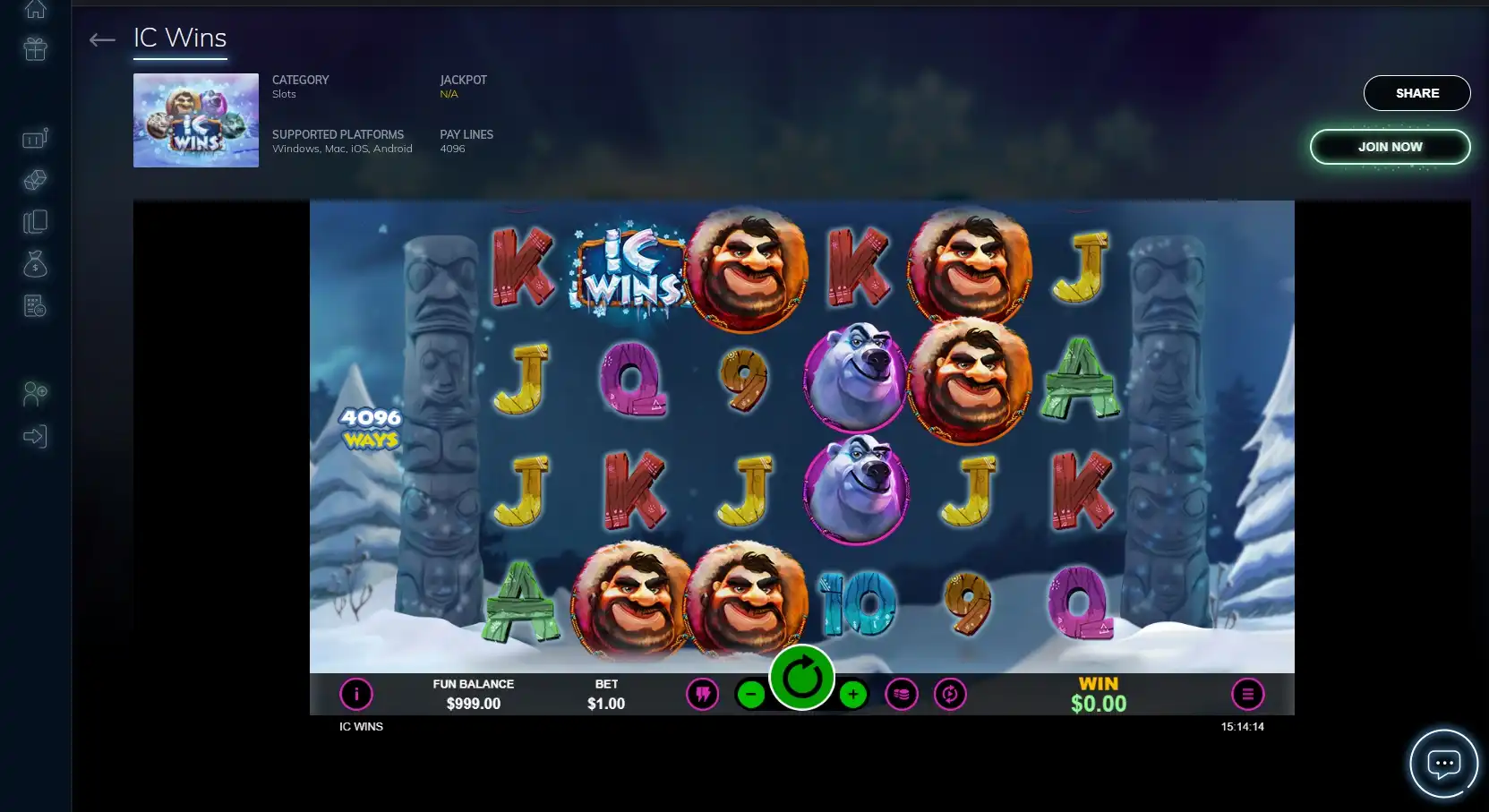Activate the autoplay circular arrows button
The image size is (1489, 812).
(x=950, y=694)
